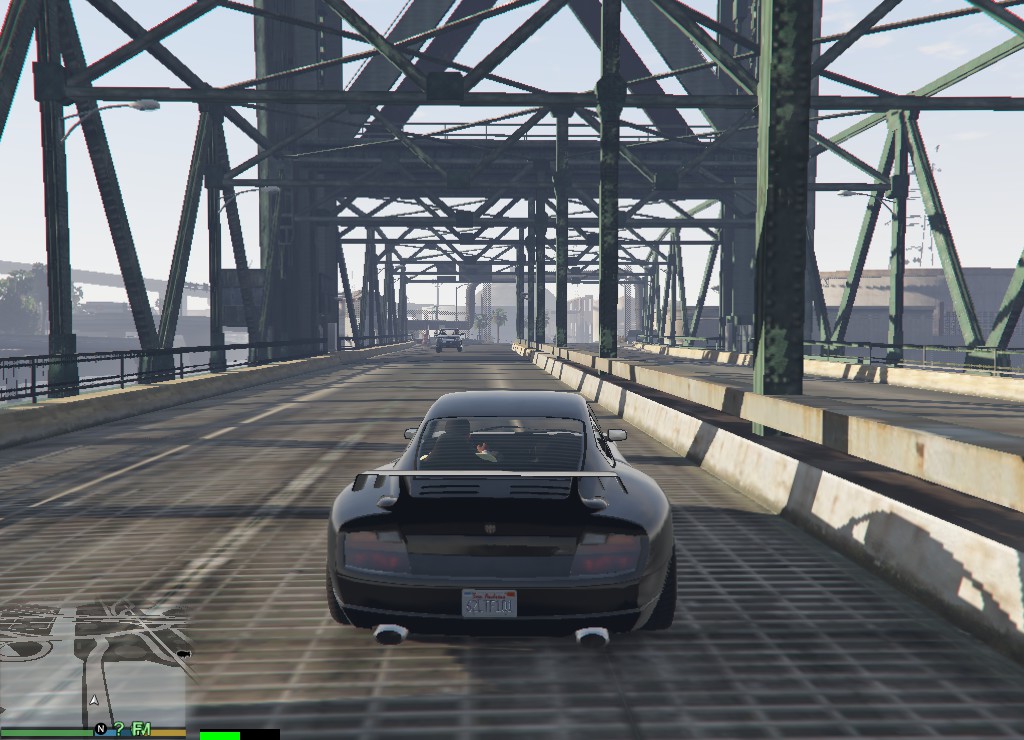Click the black blimp blip on minimap
The image size is (1024, 740).
click(183, 654)
